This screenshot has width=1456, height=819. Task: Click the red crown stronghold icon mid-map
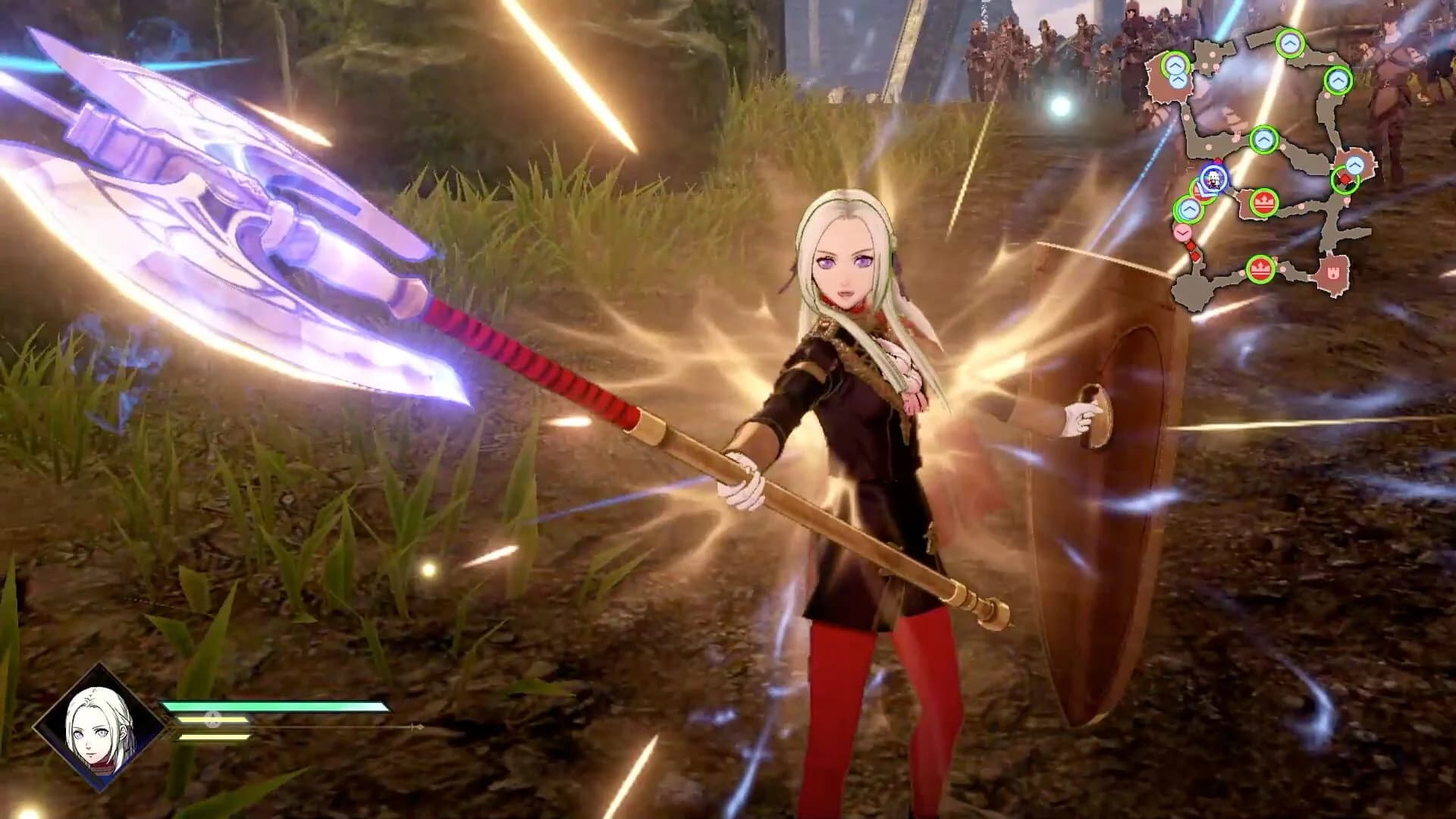(x=1264, y=201)
